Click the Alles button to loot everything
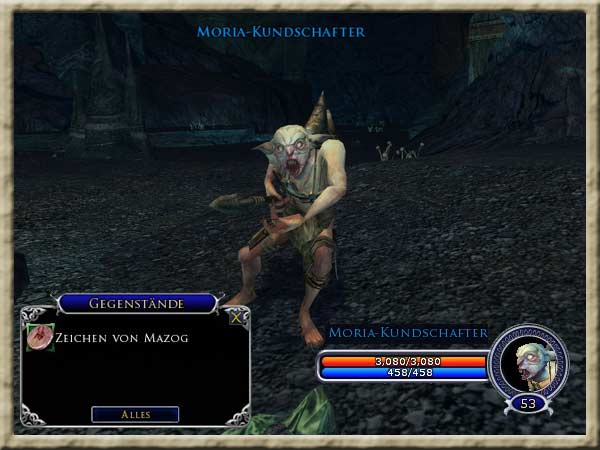 (x=135, y=414)
